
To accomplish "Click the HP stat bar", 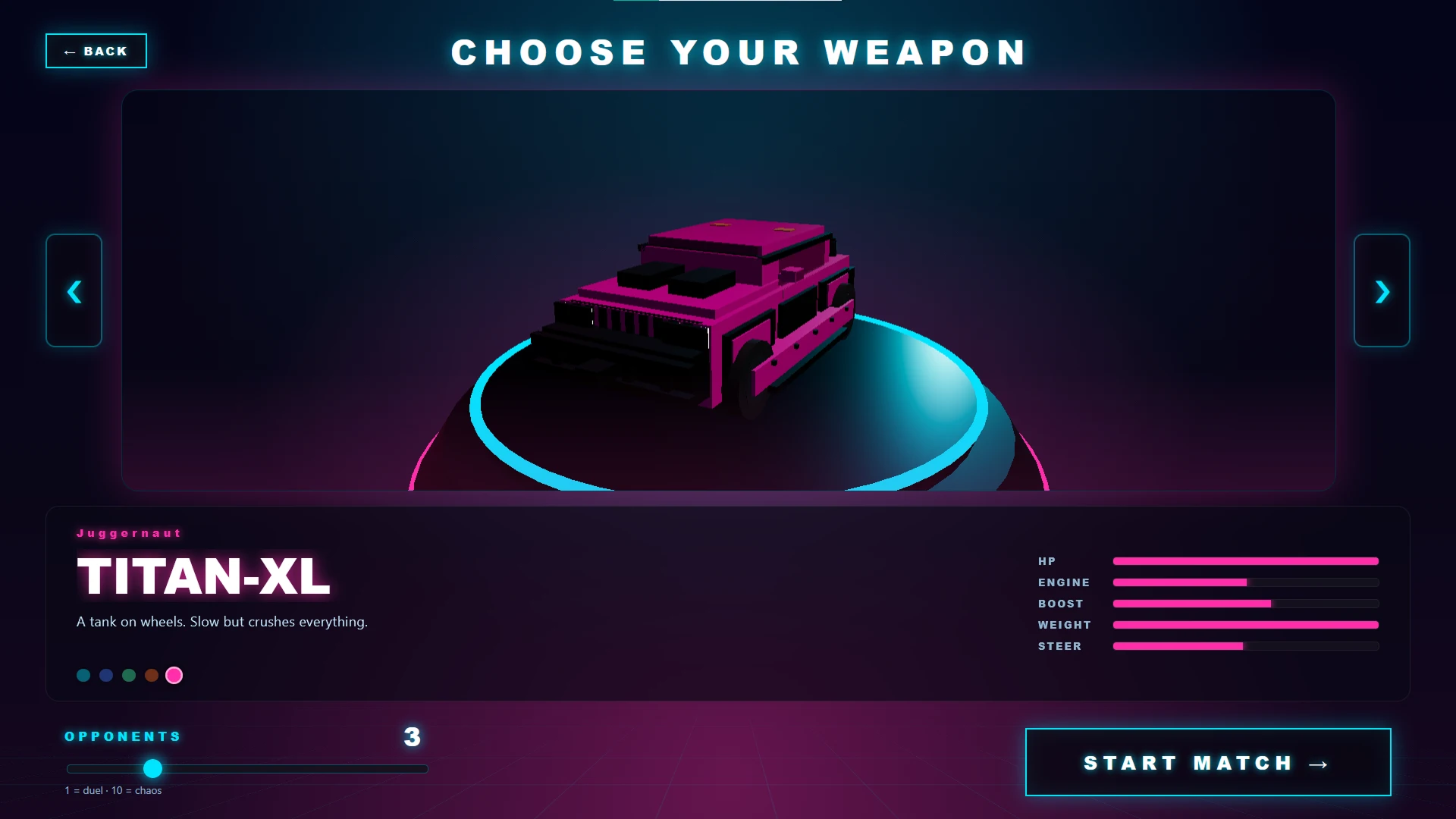I will click(1245, 561).
